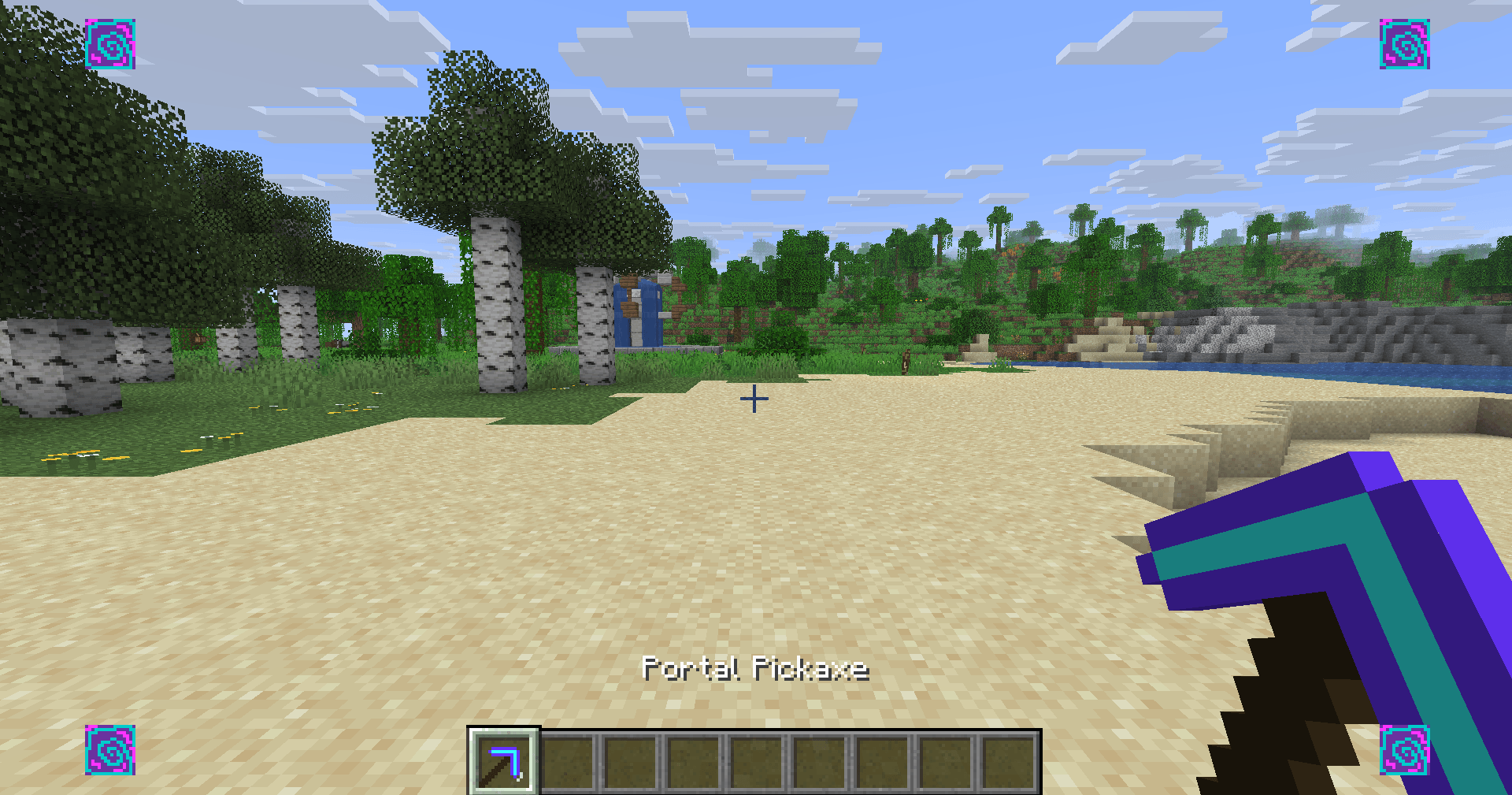Screen dimensions: 1512x795
Task: Click the crosshair at screen center
Action: tap(754, 399)
